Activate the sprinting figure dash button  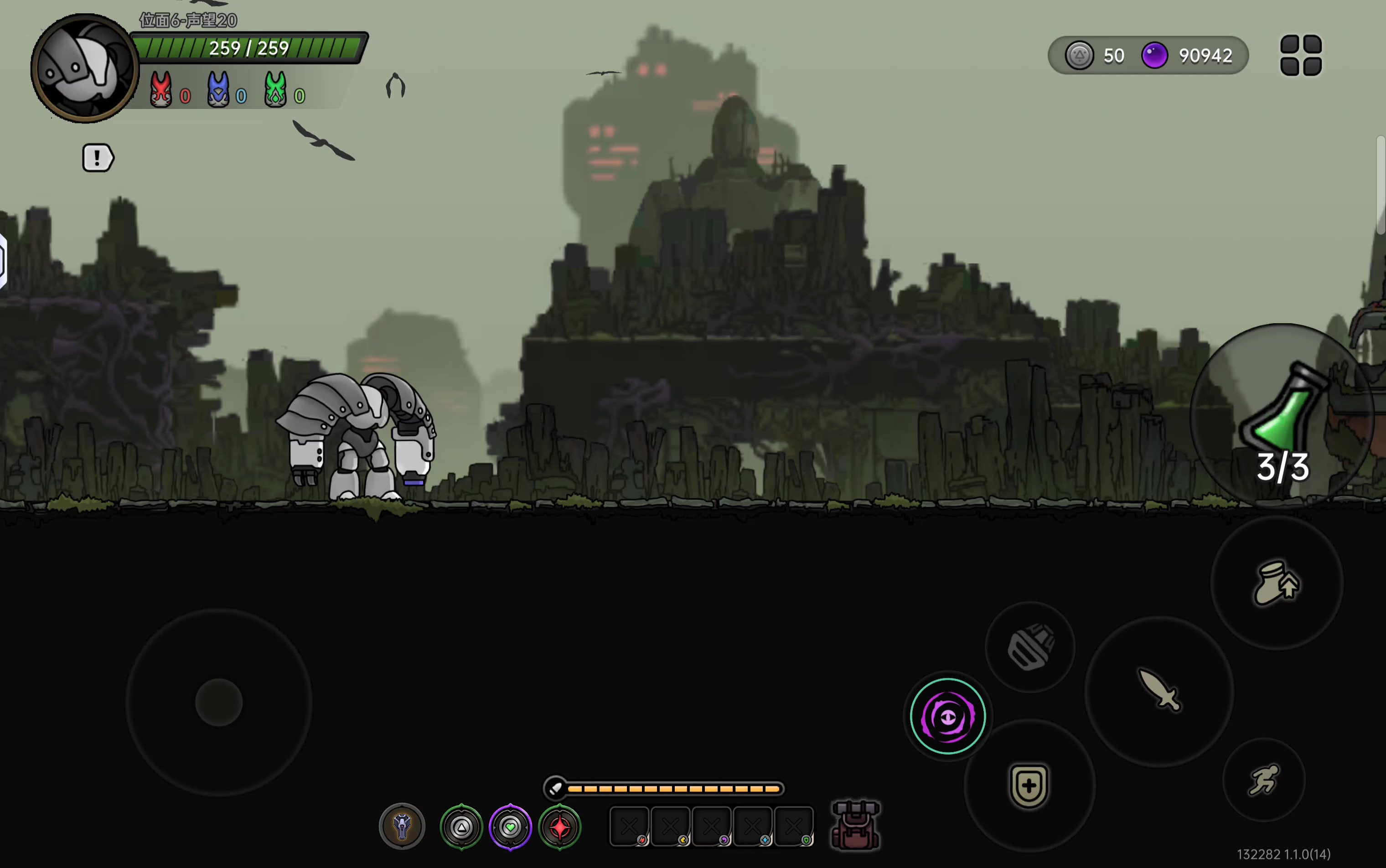(1264, 779)
